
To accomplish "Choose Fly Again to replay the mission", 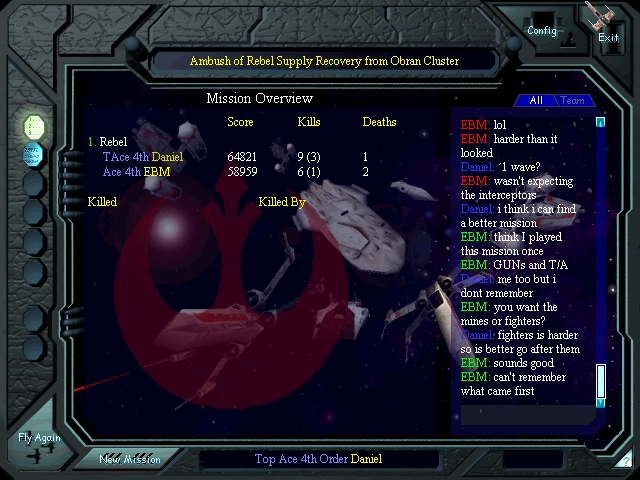I will click(x=39, y=444).
